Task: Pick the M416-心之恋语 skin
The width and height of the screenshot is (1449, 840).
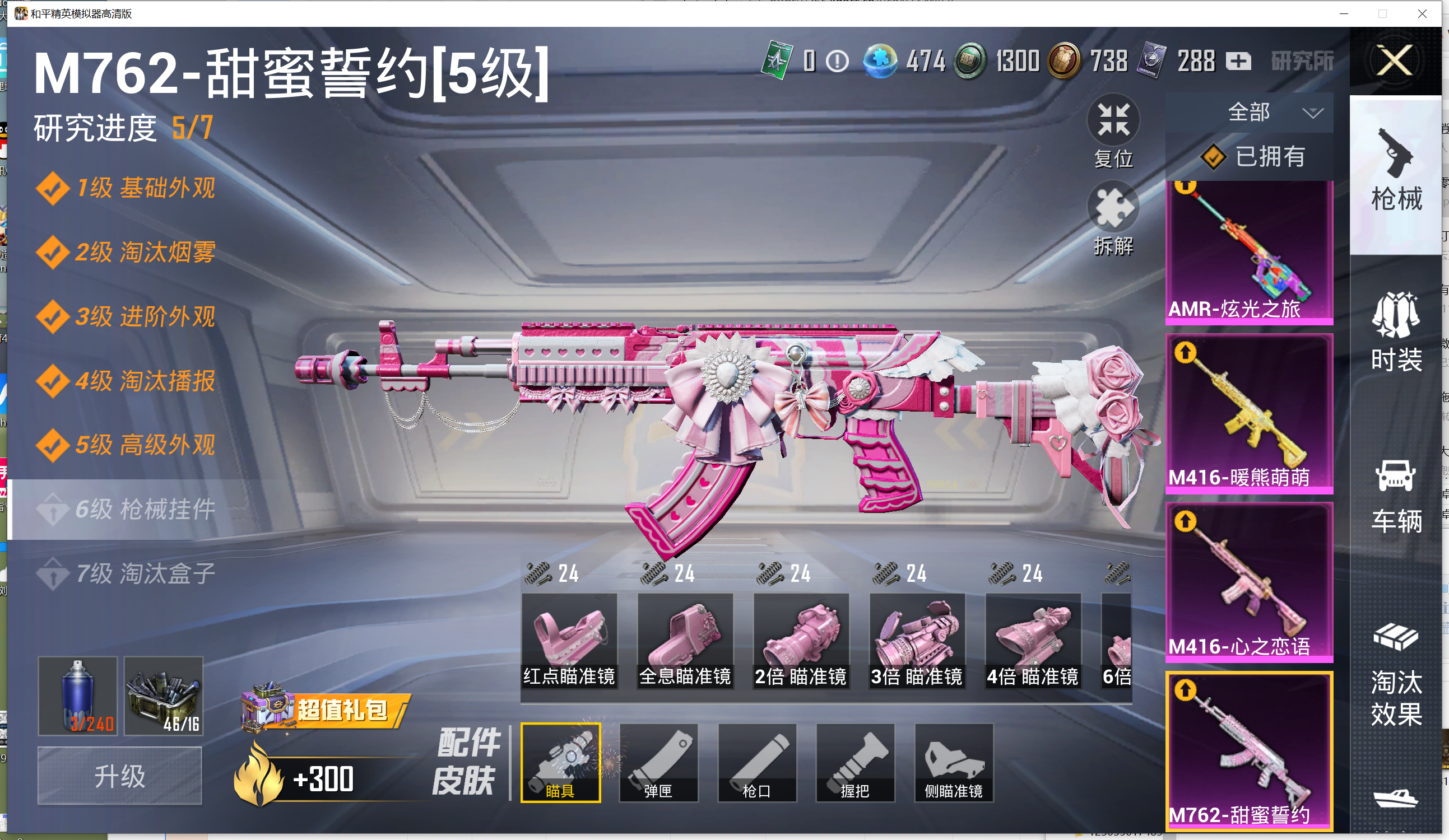Action: [1249, 581]
